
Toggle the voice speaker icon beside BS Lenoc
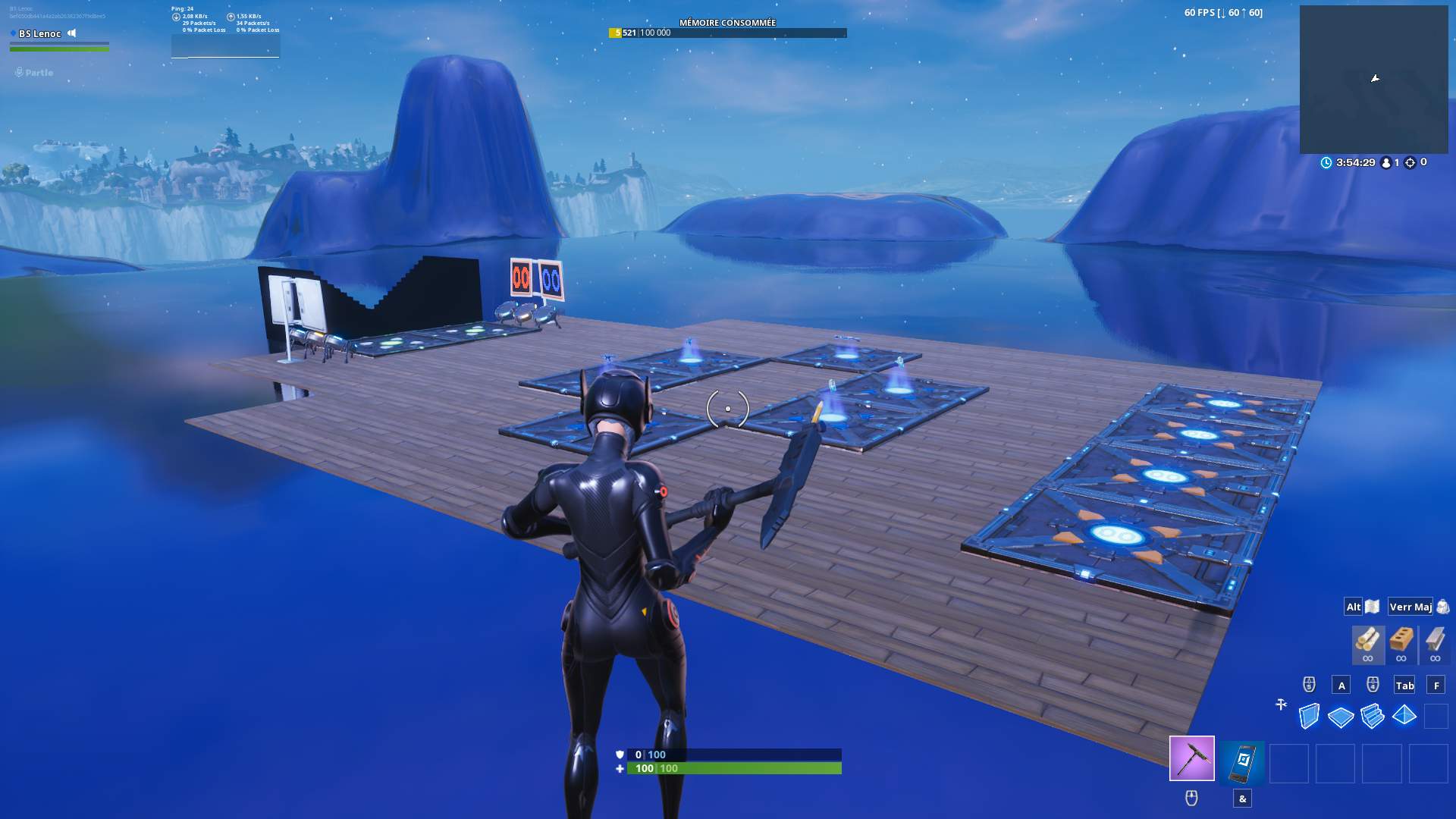click(71, 33)
